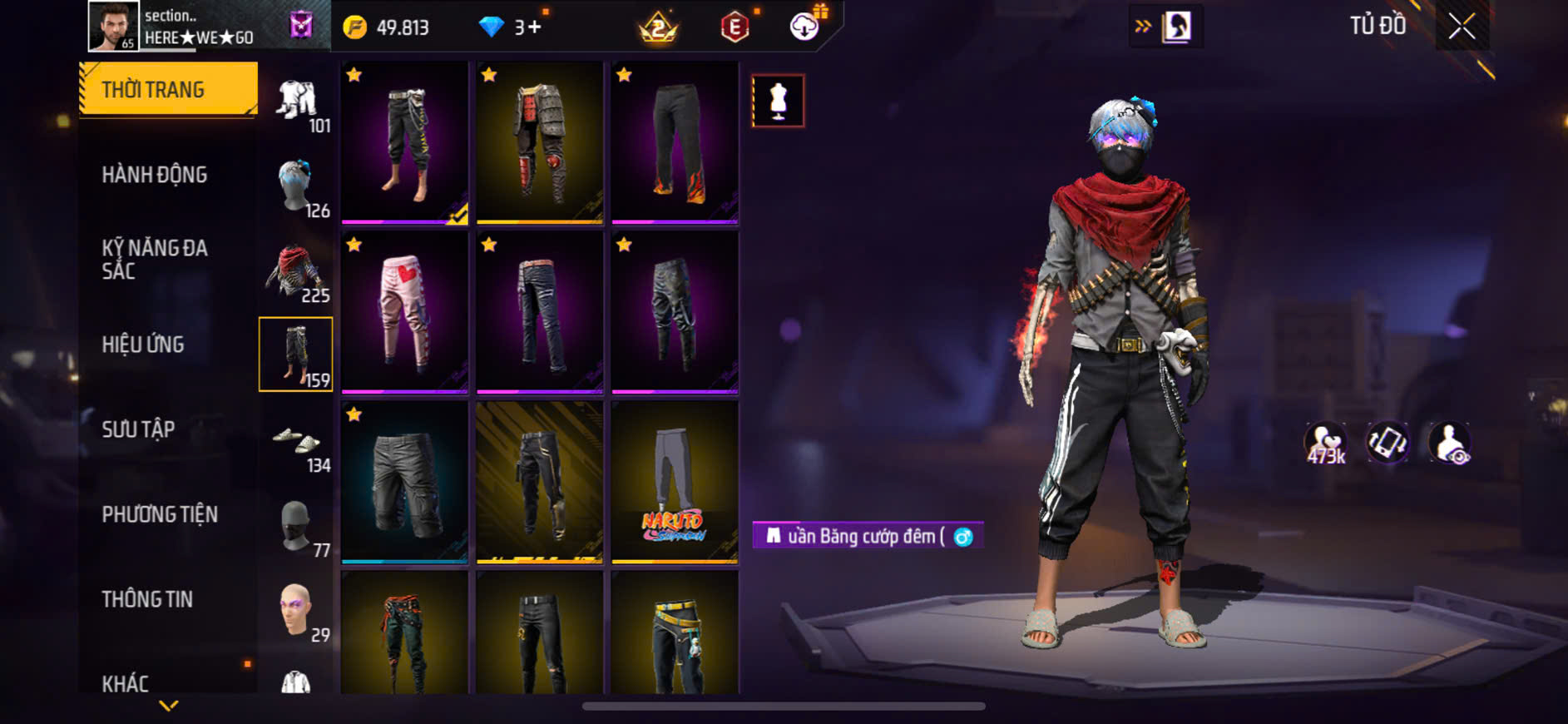Screen dimensions: 1568x724
Task: Choose the shoes category with sandals icon
Action: click(296, 442)
